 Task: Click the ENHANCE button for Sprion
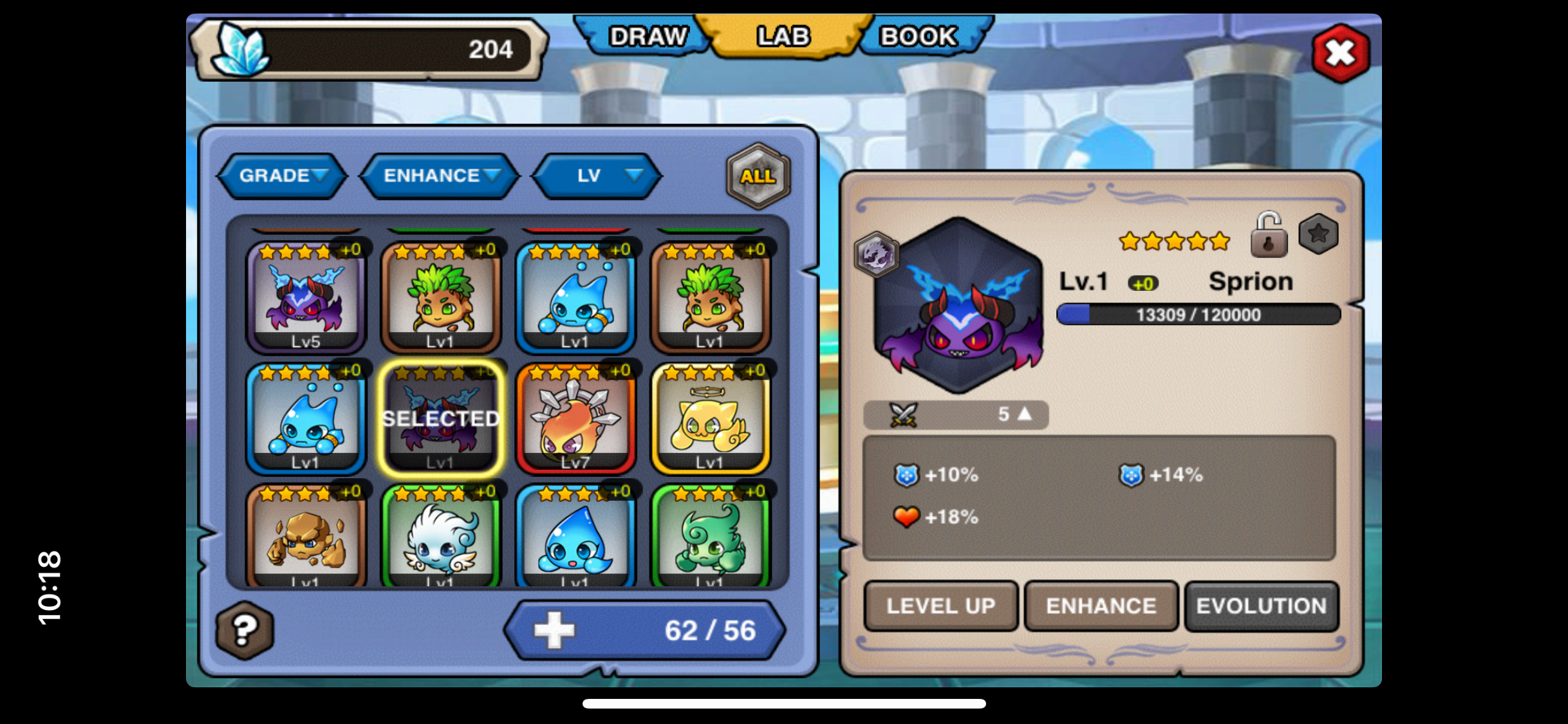click(1101, 606)
